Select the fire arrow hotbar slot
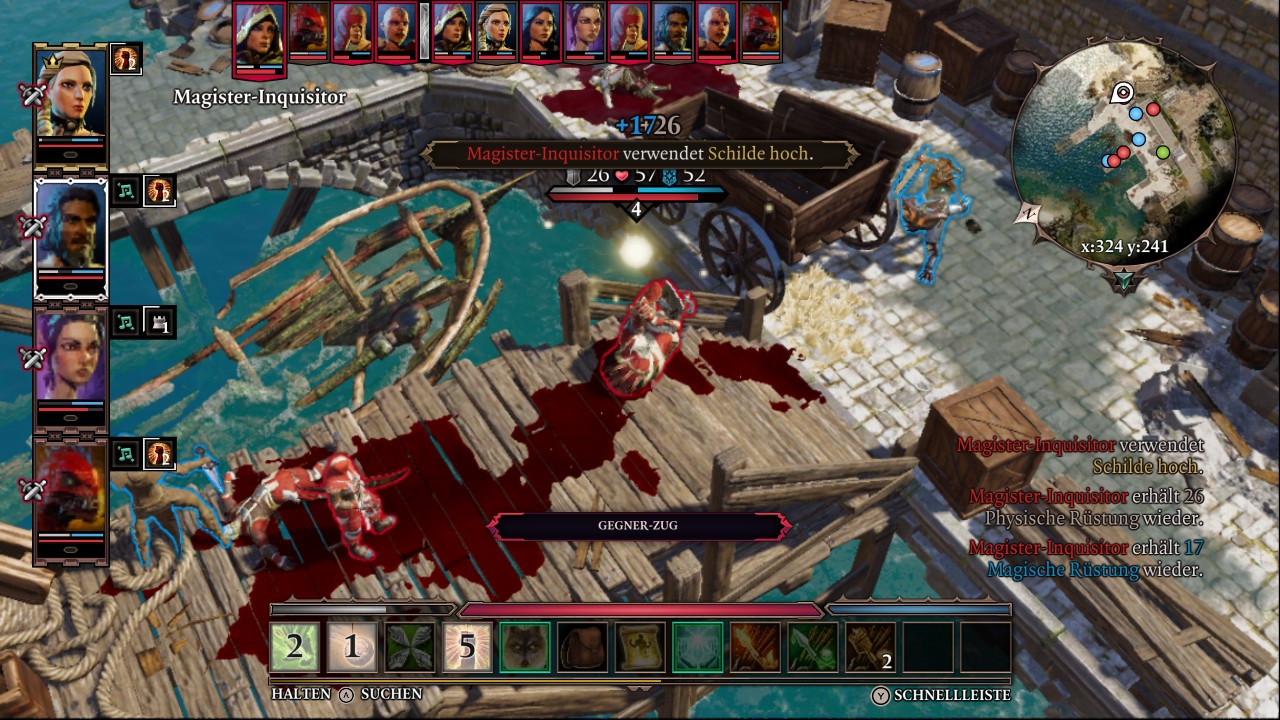Screen dimensions: 1280x720 pyautogui.click(x=755, y=647)
